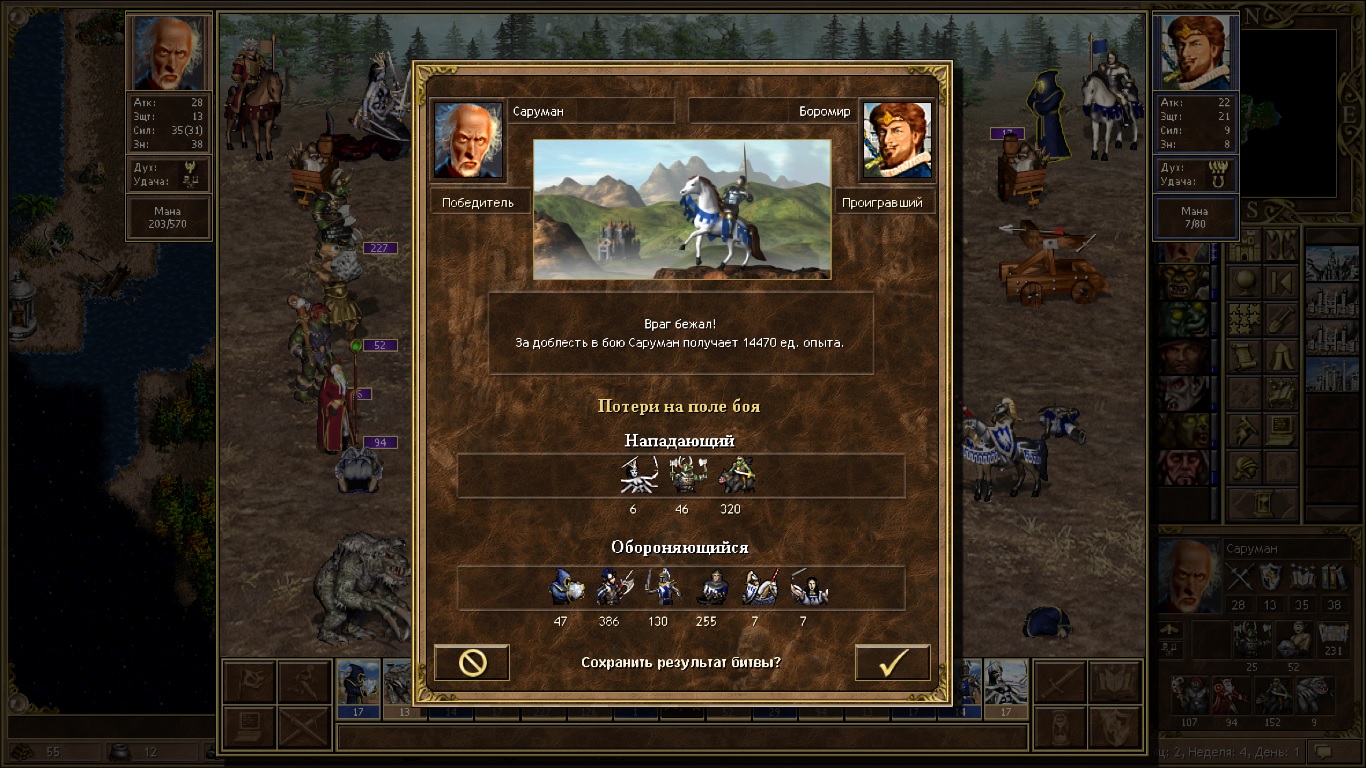Confirm saving the battle result with the checkmark

click(x=892, y=663)
